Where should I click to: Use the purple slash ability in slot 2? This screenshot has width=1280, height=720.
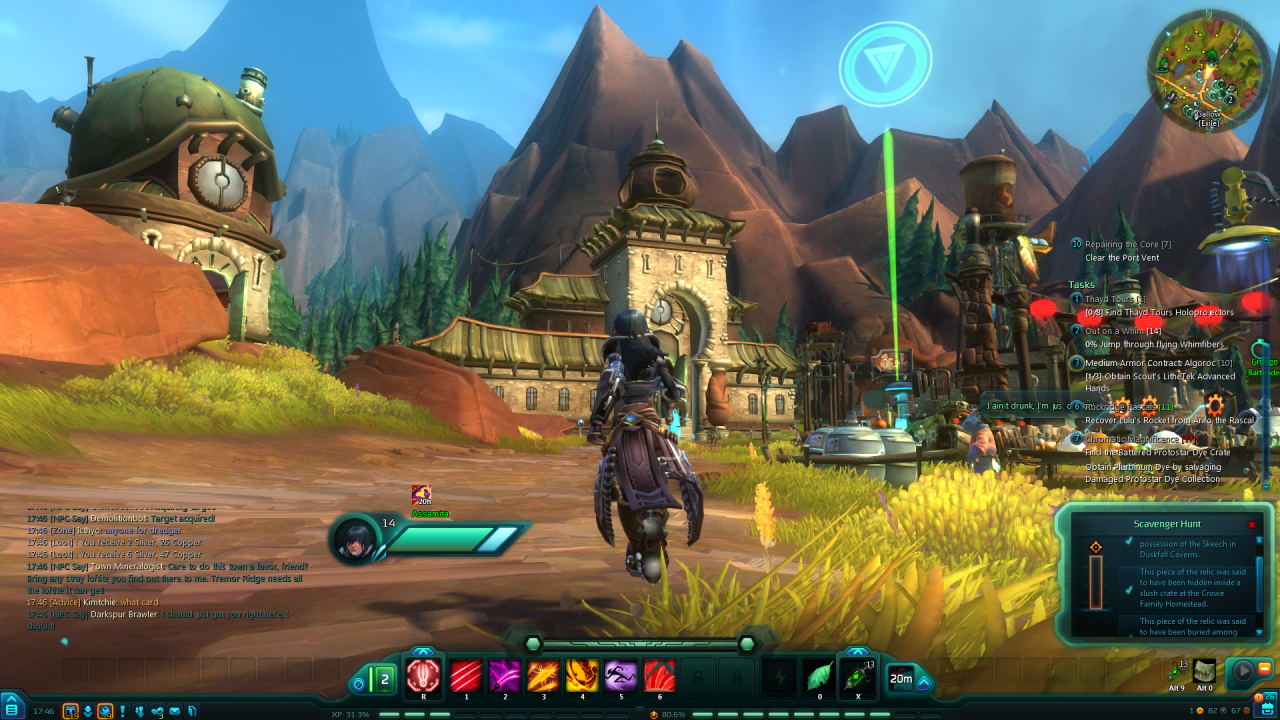coord(504,676)
